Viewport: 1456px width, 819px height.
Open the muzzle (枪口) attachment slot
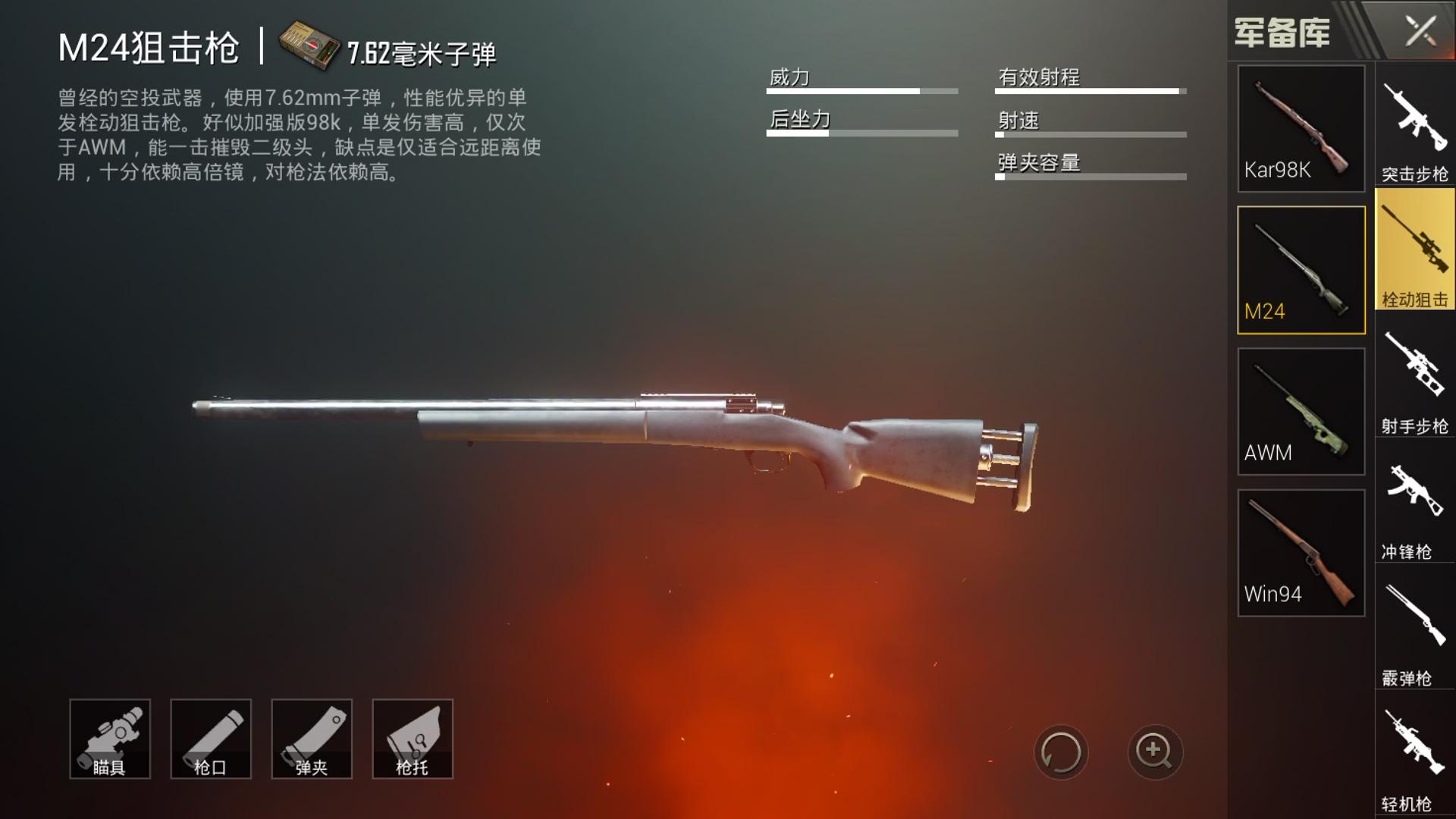210,738
